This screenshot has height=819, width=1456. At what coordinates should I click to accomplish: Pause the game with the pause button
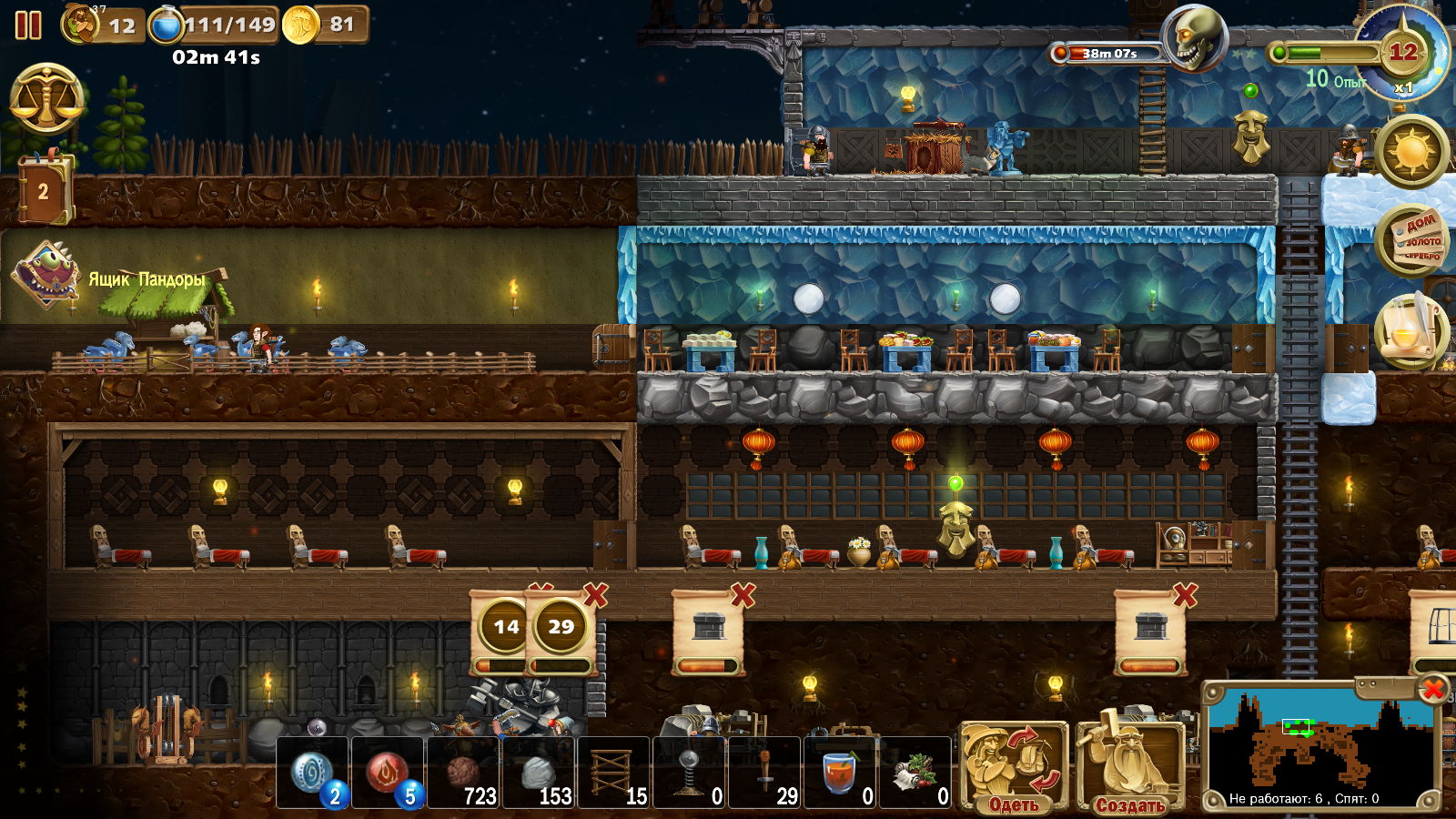(28, 25)
